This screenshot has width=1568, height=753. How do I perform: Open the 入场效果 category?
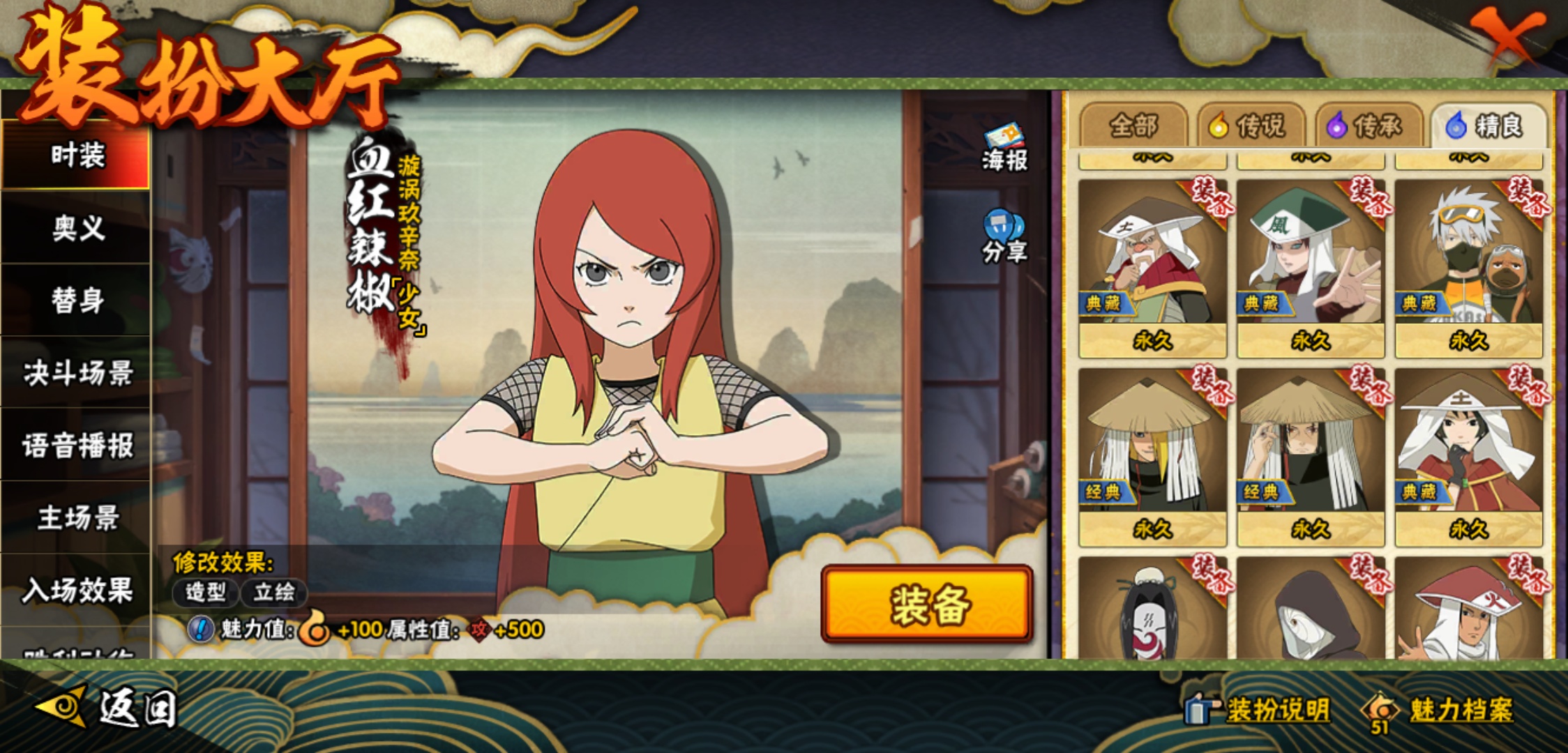tap(77, 591)
